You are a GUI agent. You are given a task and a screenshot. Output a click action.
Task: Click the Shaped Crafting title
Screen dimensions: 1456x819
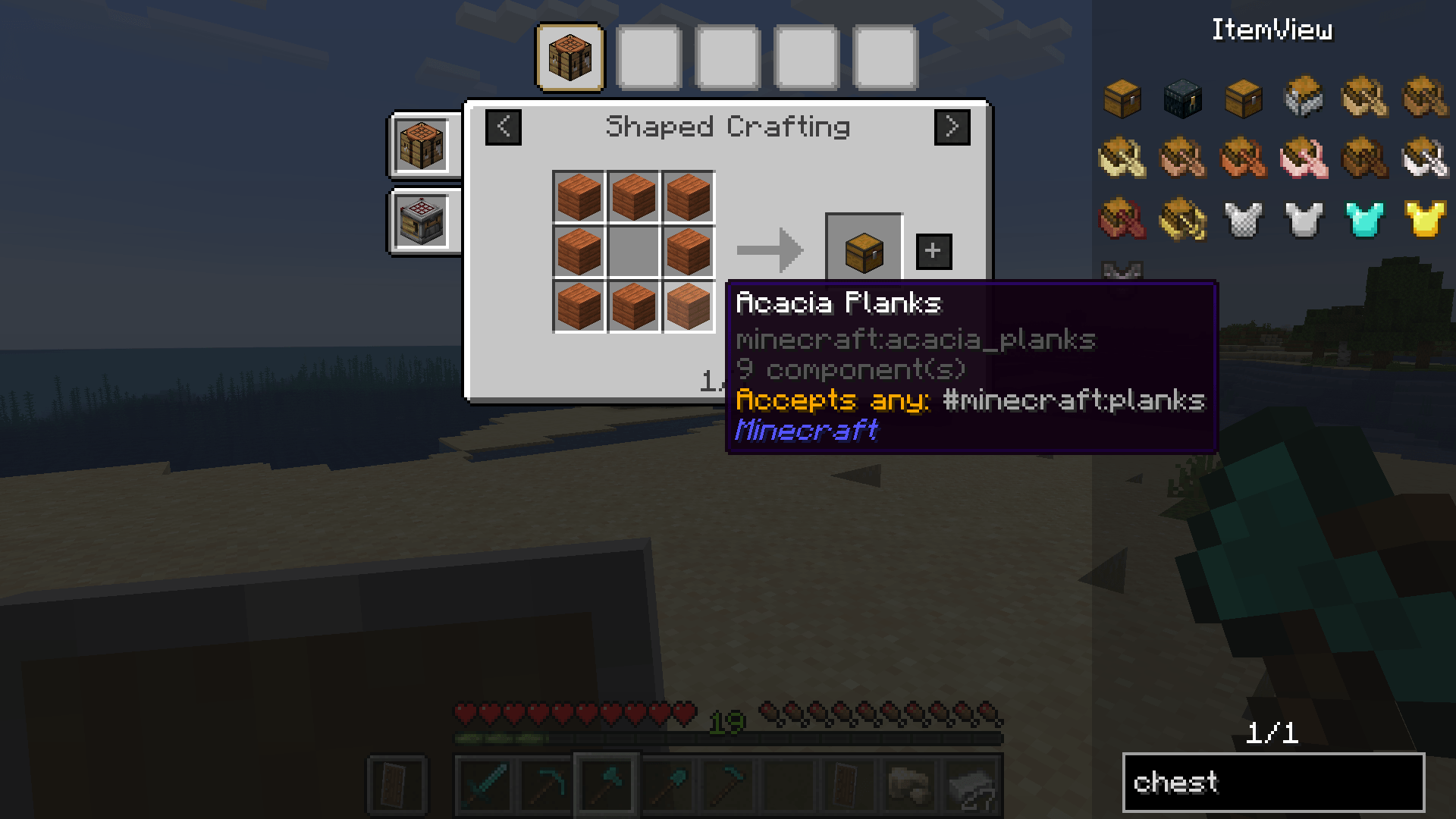(728, 127)
